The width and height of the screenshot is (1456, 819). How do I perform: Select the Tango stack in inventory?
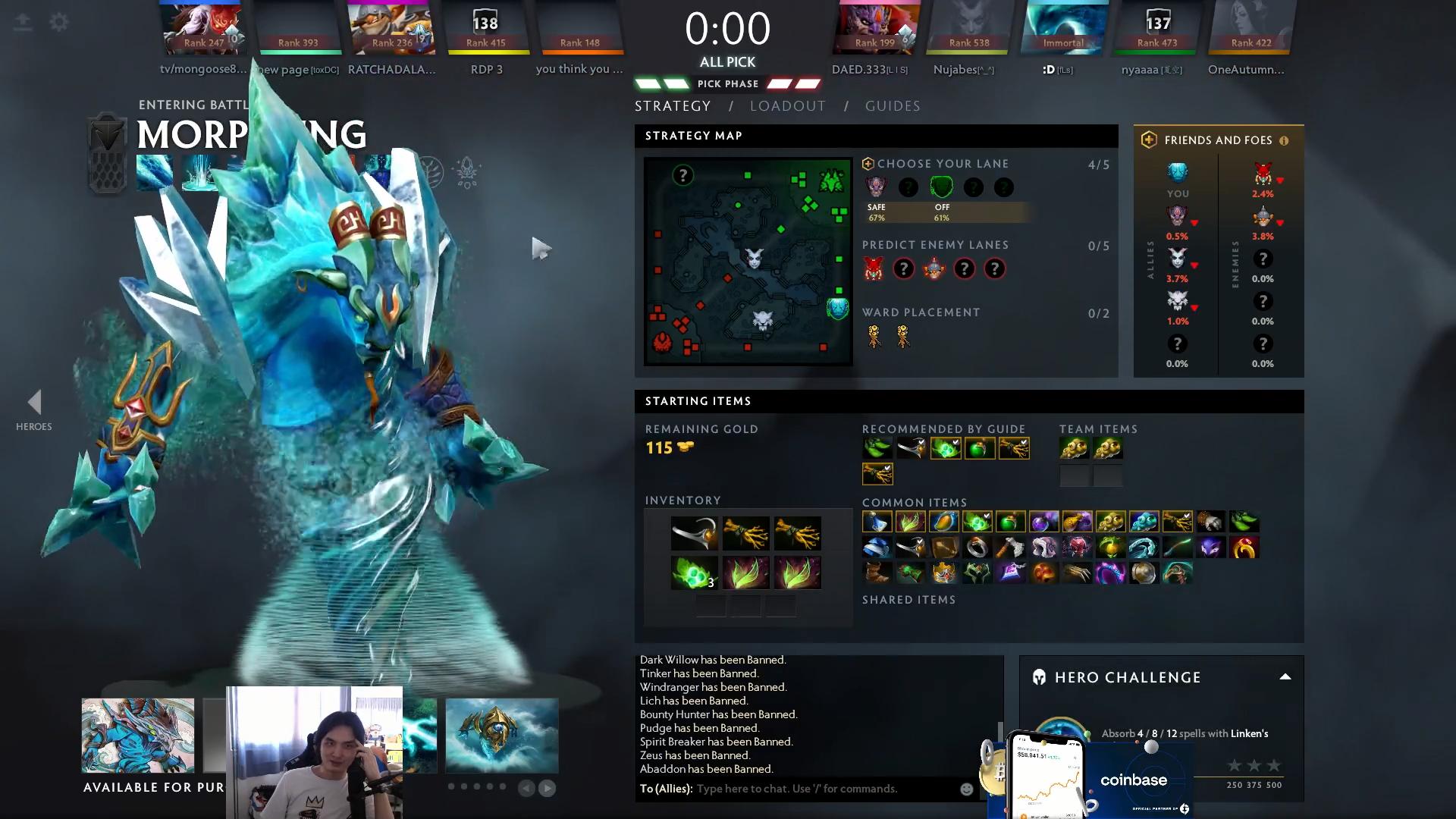coord(694,573)
